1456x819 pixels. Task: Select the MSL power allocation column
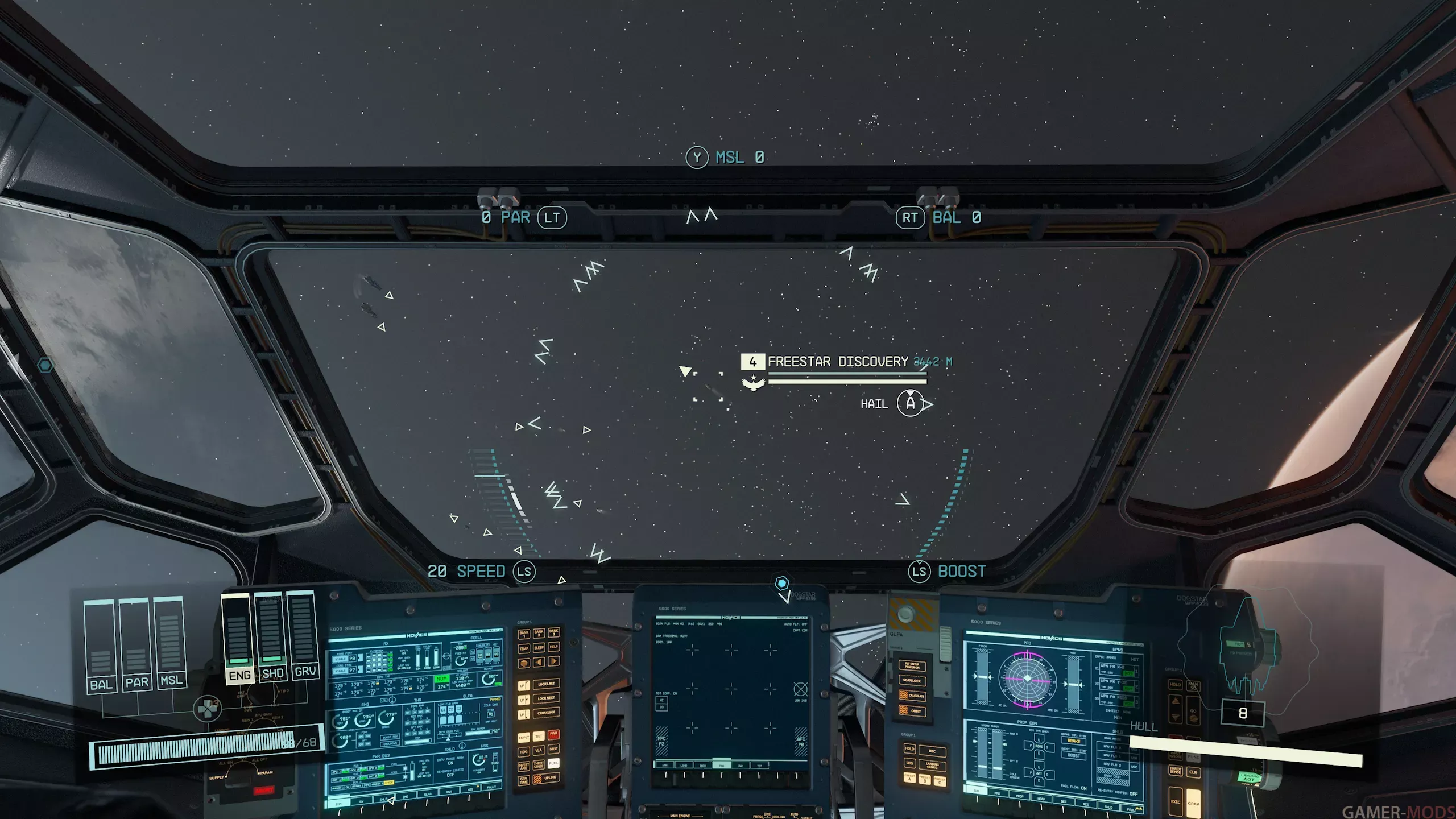coord(170,643)
